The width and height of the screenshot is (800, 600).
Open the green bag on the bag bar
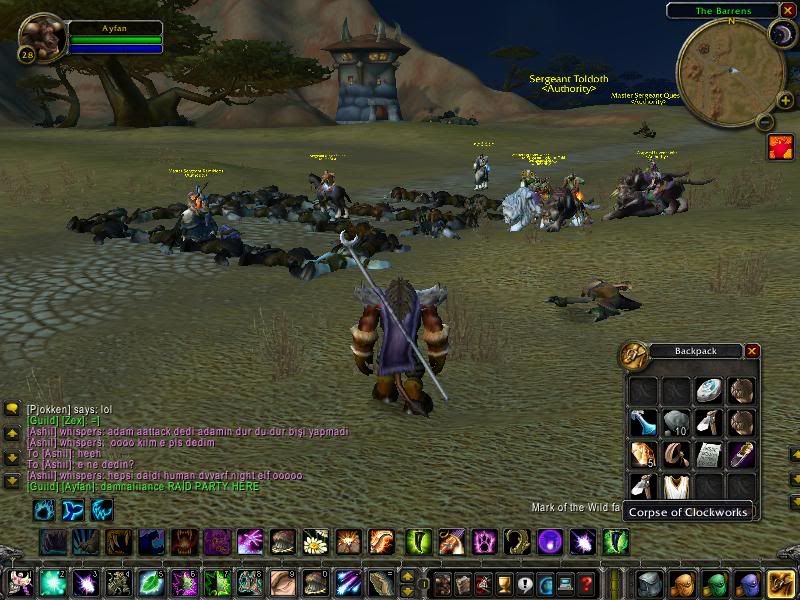pyautogui.click(x=714, y=582)
